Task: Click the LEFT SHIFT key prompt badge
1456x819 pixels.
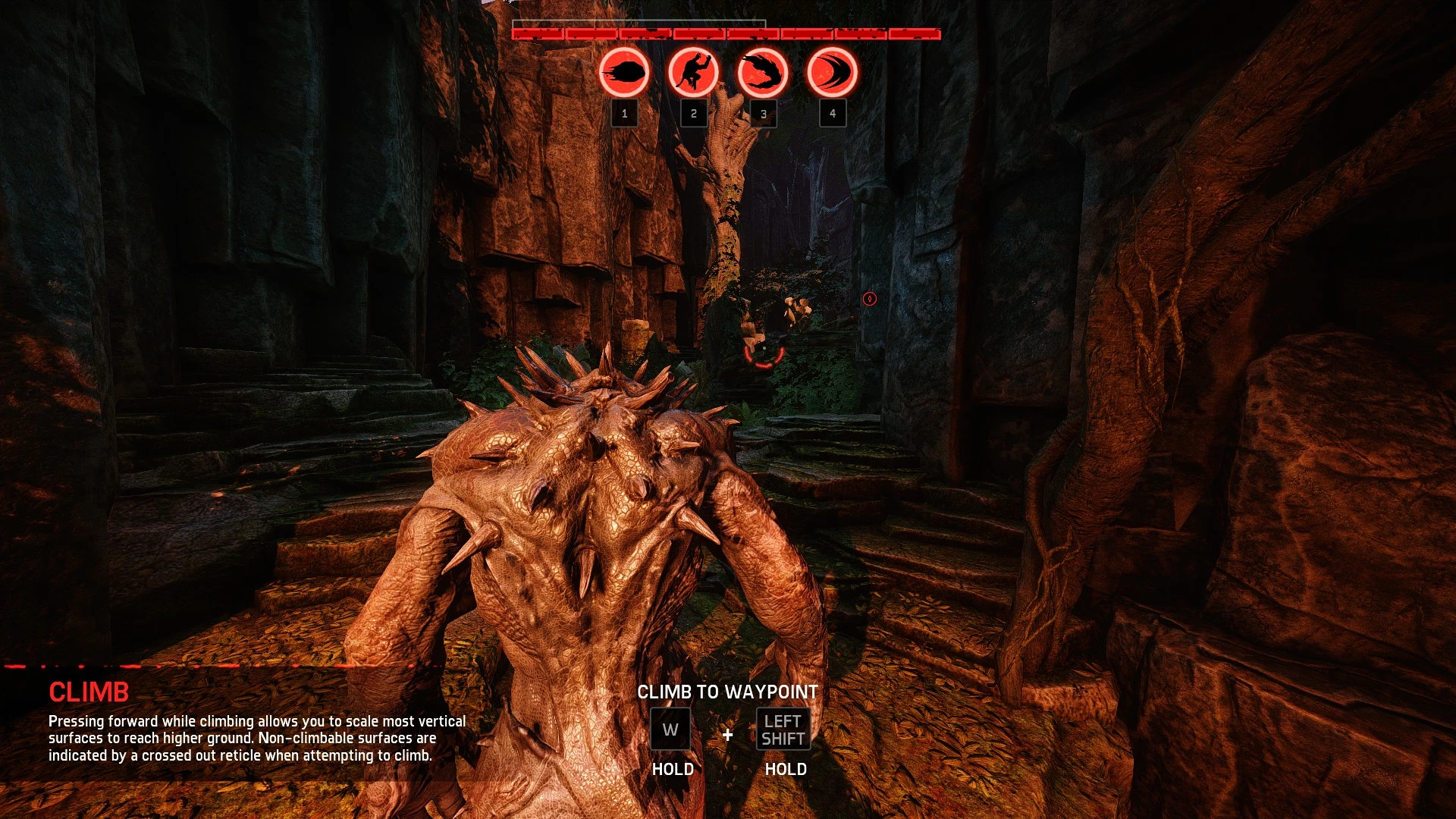Action: click(783, 730)
